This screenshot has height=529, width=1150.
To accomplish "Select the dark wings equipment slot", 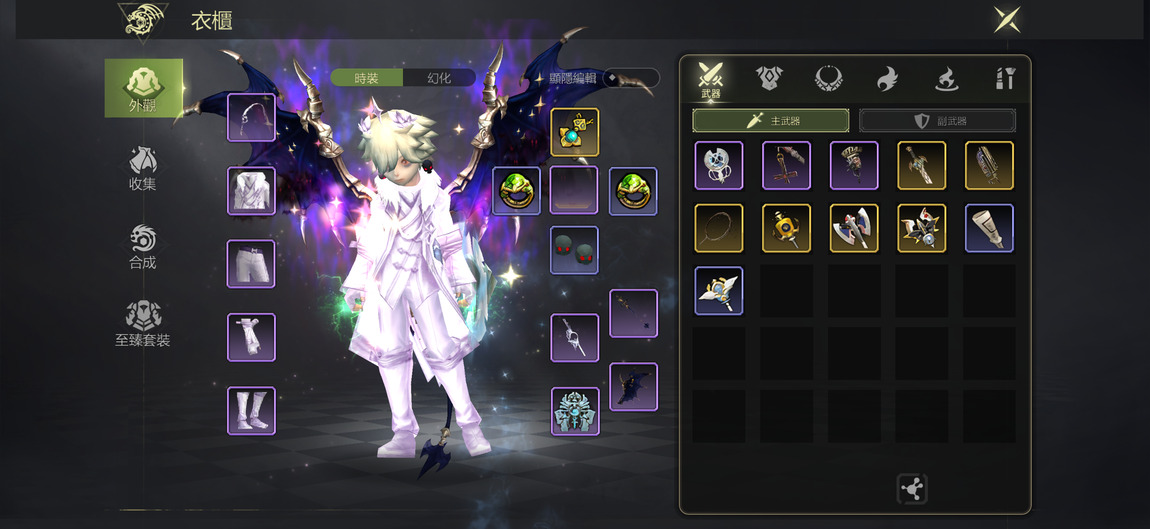I will click(633, 387).
